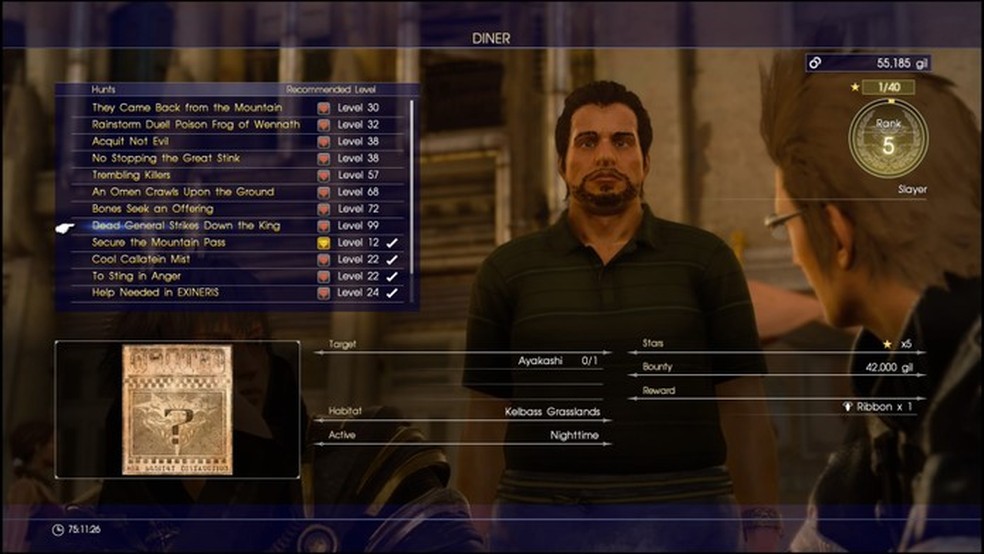The image size is (984, 554).
Task: Choose Rainstorm Duel! Poison Frog of Wennath
Action: (x=196, y=125)
